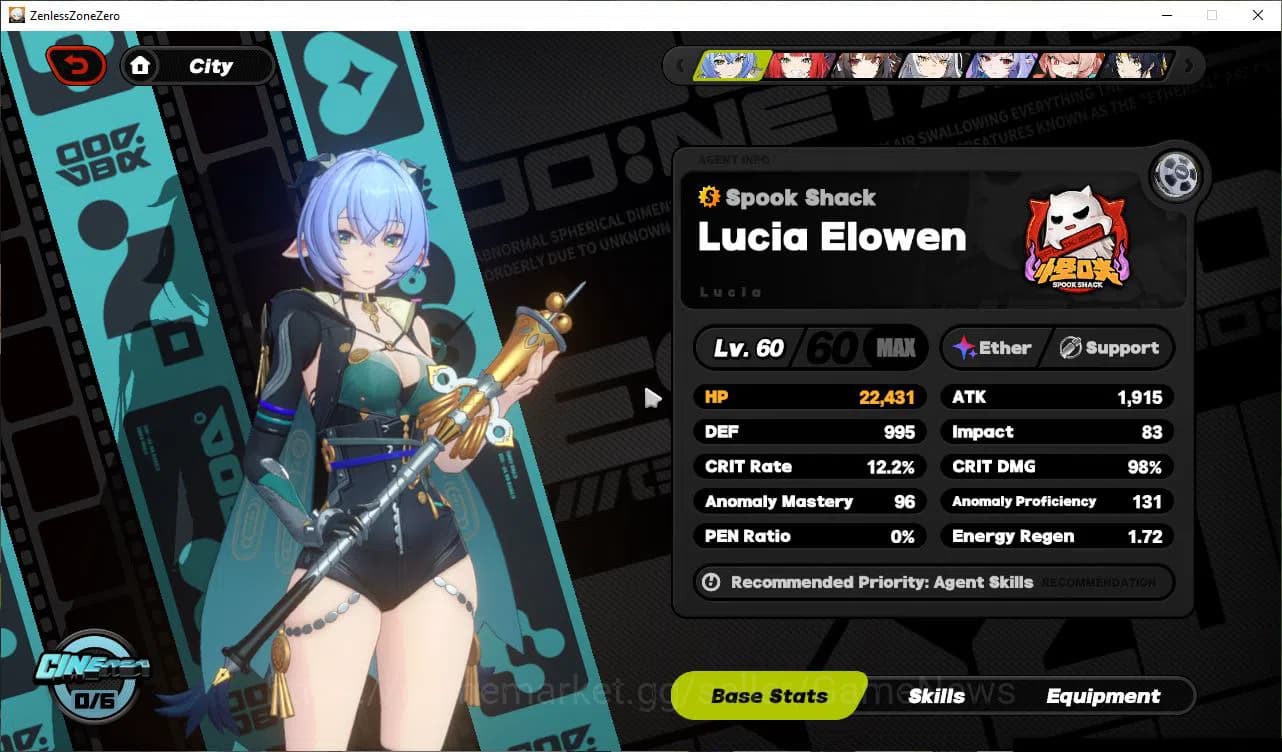Click the Support role icon
The width and height of the screenshot is (1282, 752).
1074,348
